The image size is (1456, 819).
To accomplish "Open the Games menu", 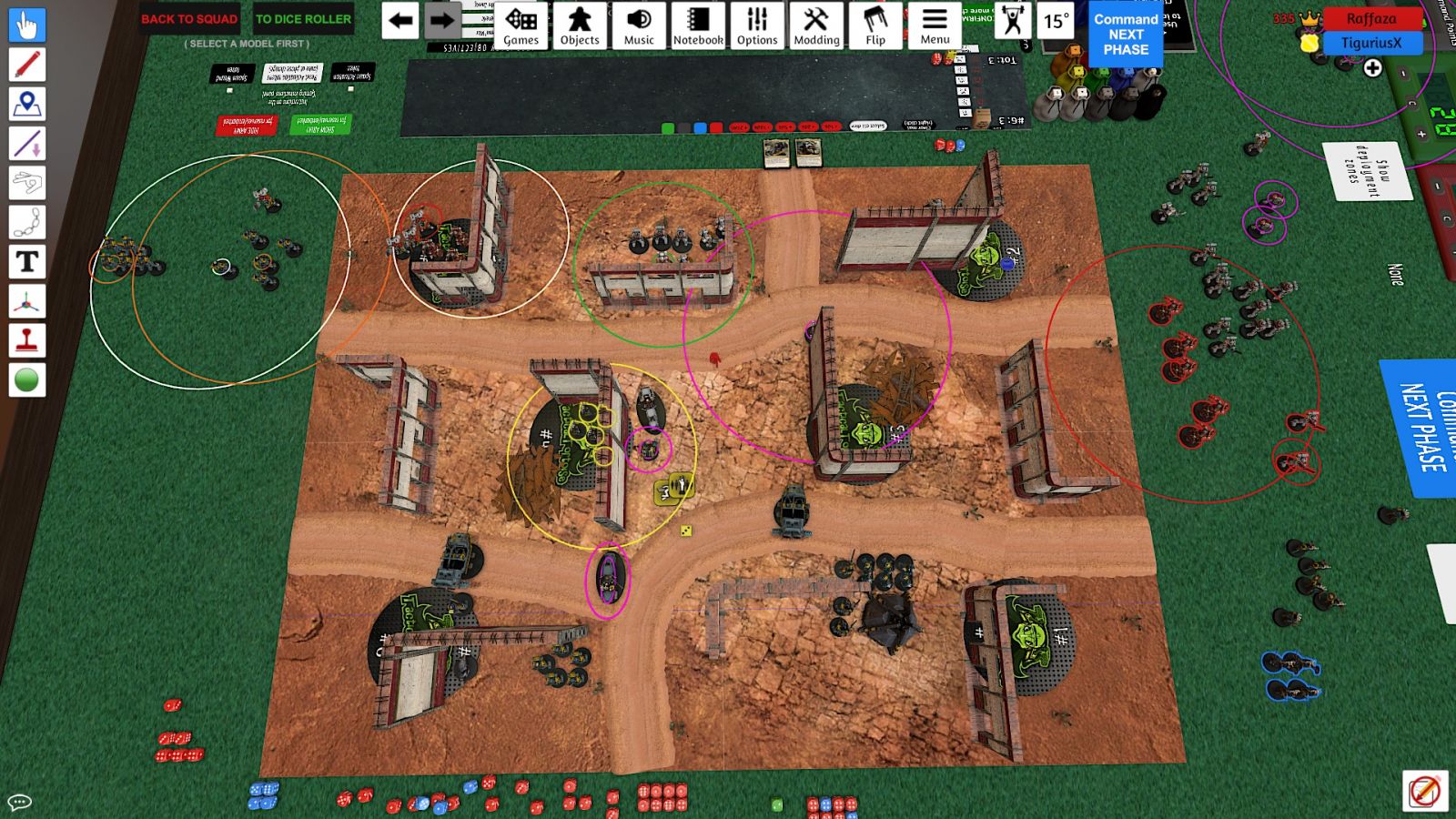I will pos(521,25).
